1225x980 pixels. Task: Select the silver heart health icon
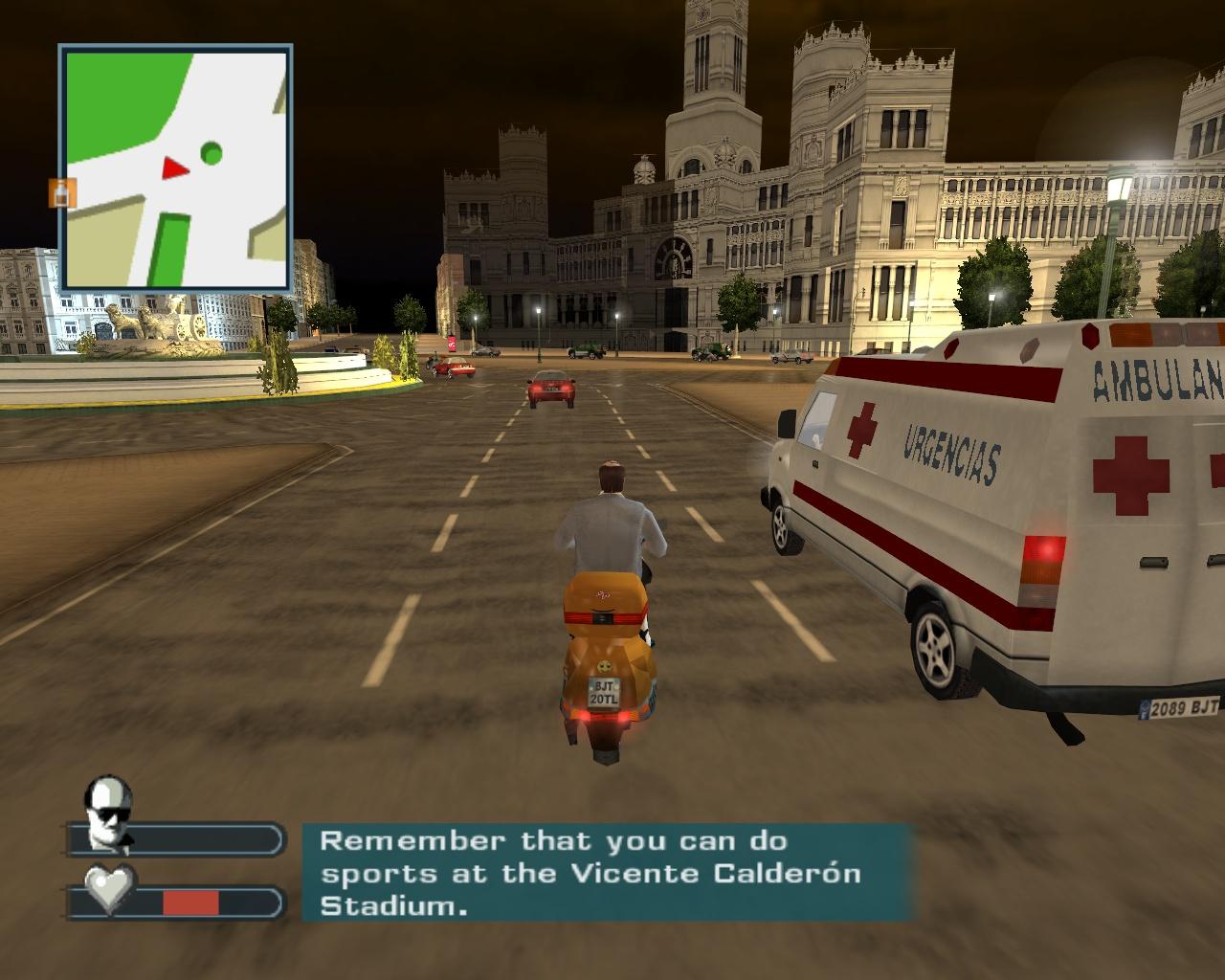pyautogui.click(x=110, y=887)
